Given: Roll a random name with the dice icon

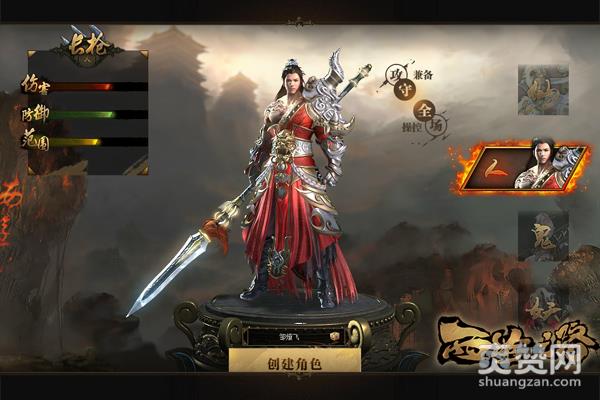Looking at the screenshot, I should (x=350, y=337).
